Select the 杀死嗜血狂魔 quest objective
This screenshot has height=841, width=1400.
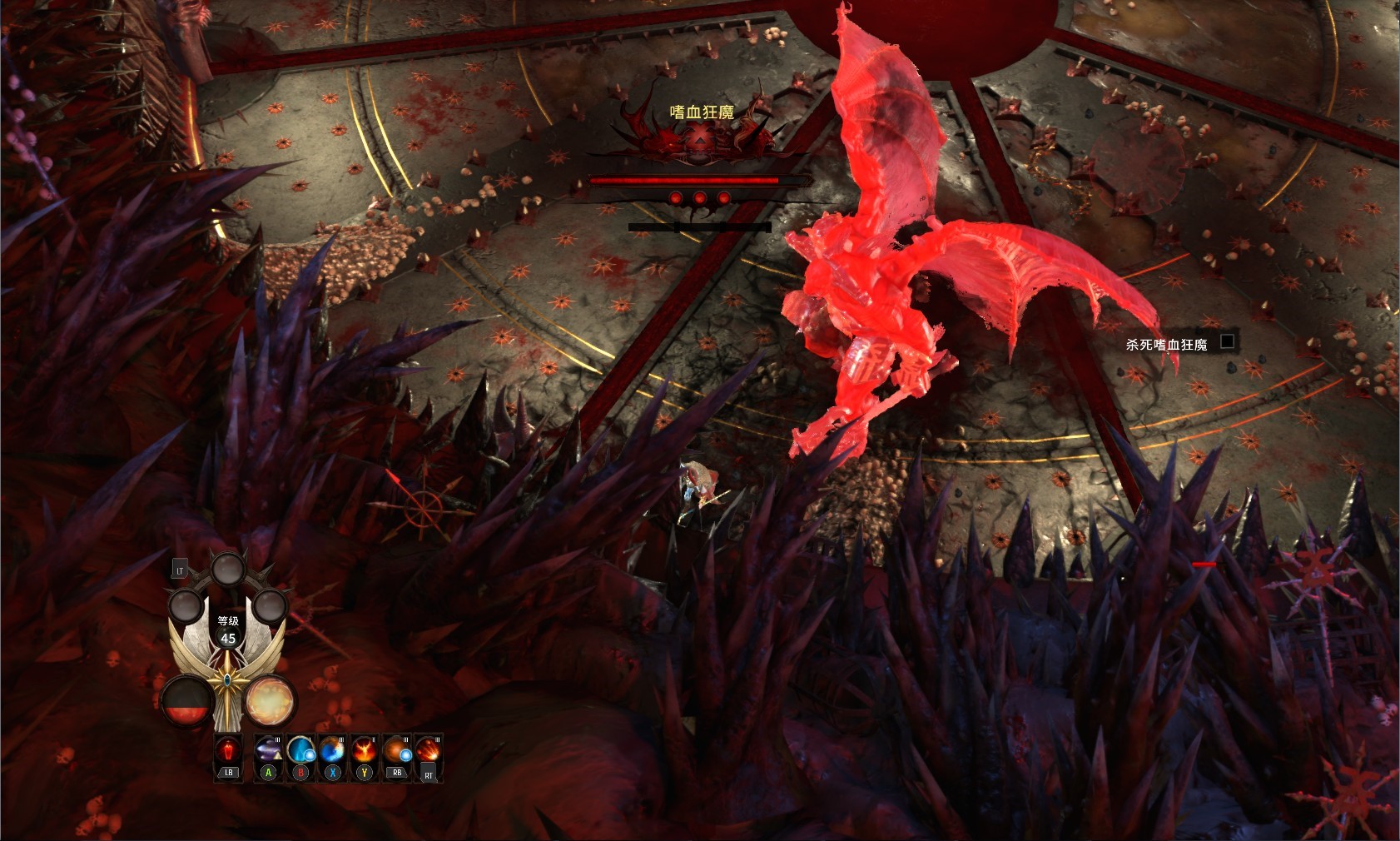(x=1166, y=345)
